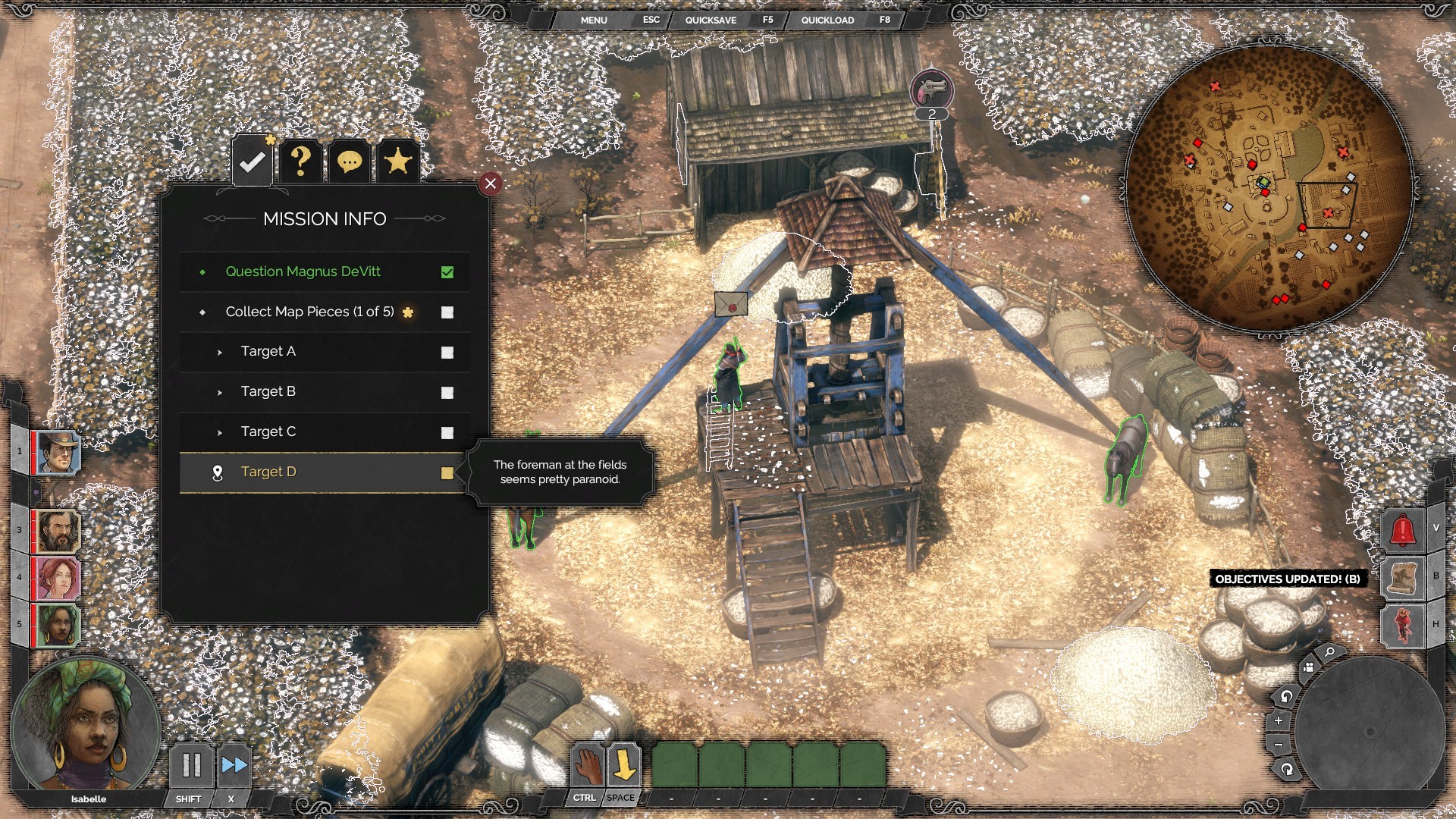The image size is (1456, 819).
Task: Switch to the question mark tab
Action: click(x=301, y=162)
